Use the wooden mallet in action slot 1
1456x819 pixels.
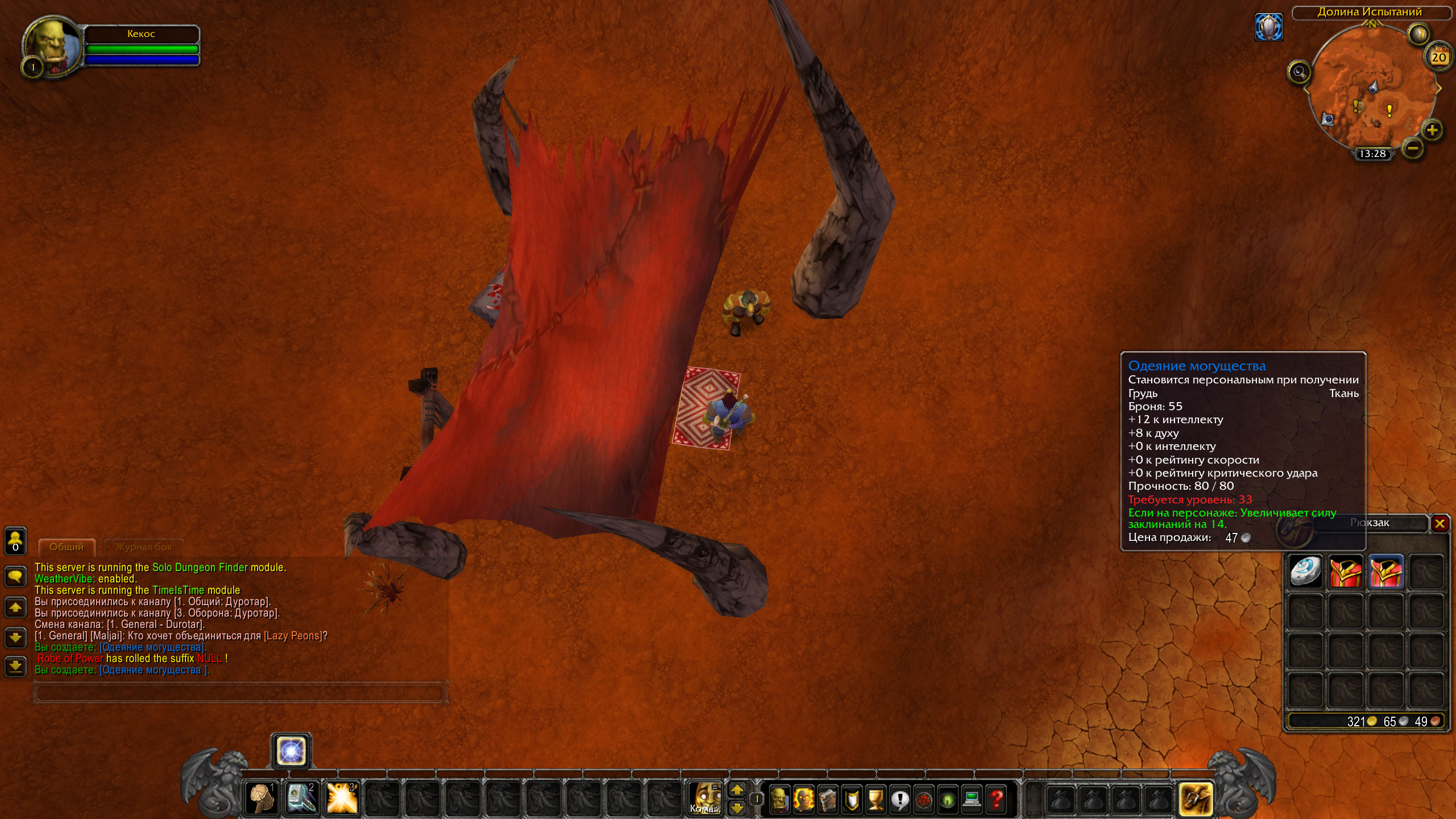tap(261, 798)
